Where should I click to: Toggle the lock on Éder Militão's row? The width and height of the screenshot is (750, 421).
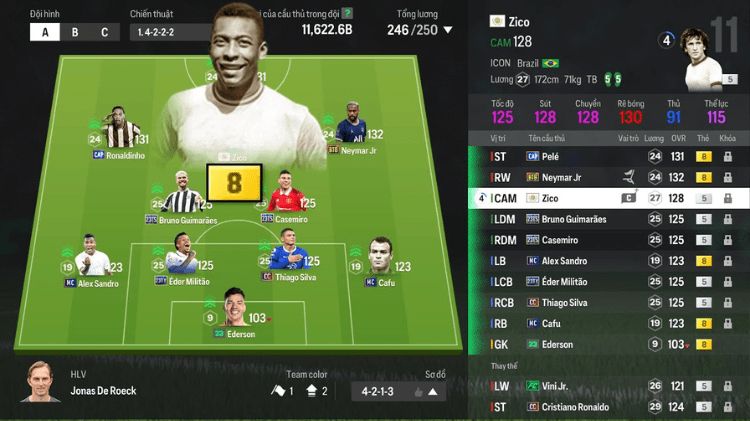coord(727,282)
